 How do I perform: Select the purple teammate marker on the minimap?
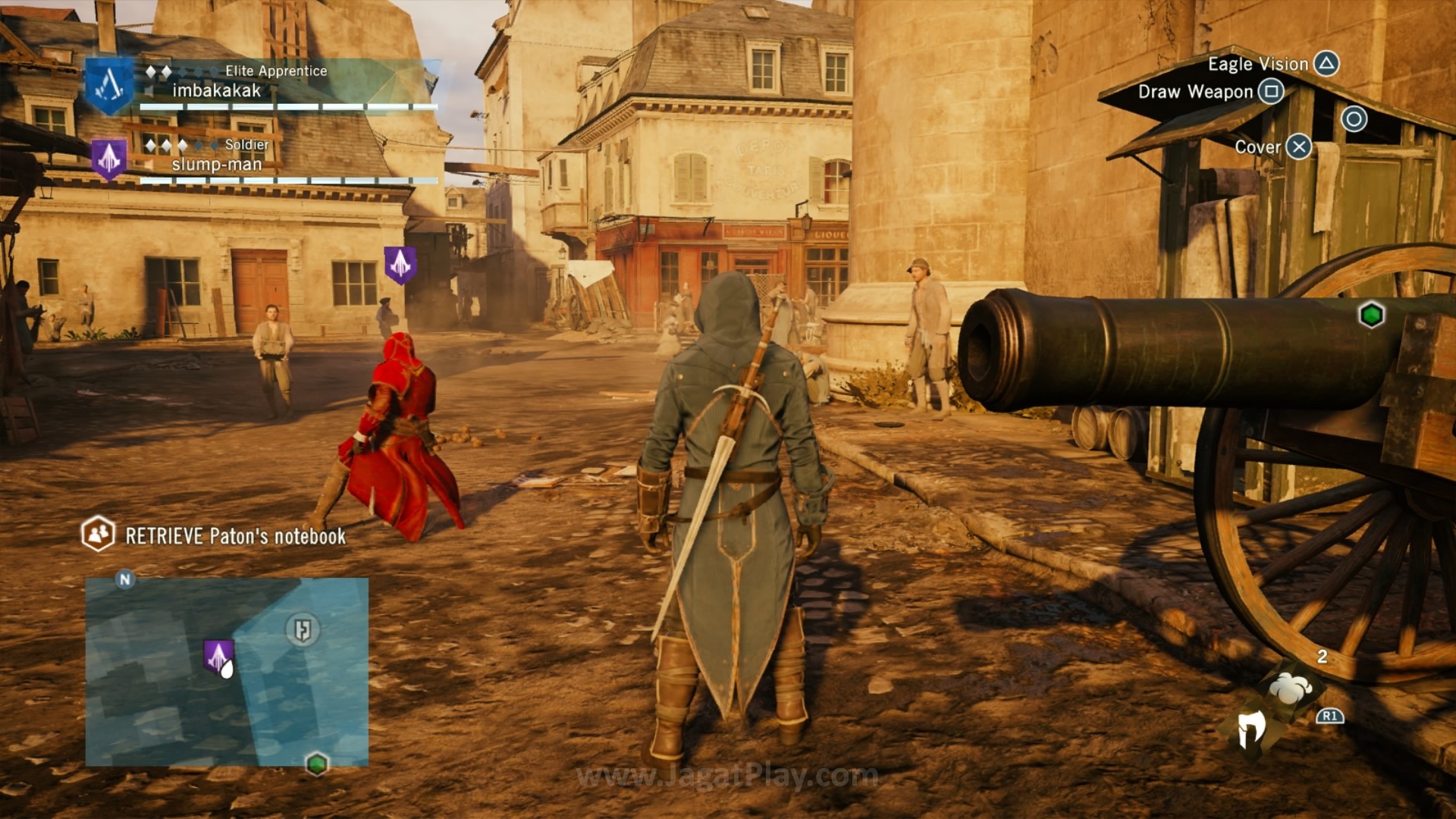(218, 656)
